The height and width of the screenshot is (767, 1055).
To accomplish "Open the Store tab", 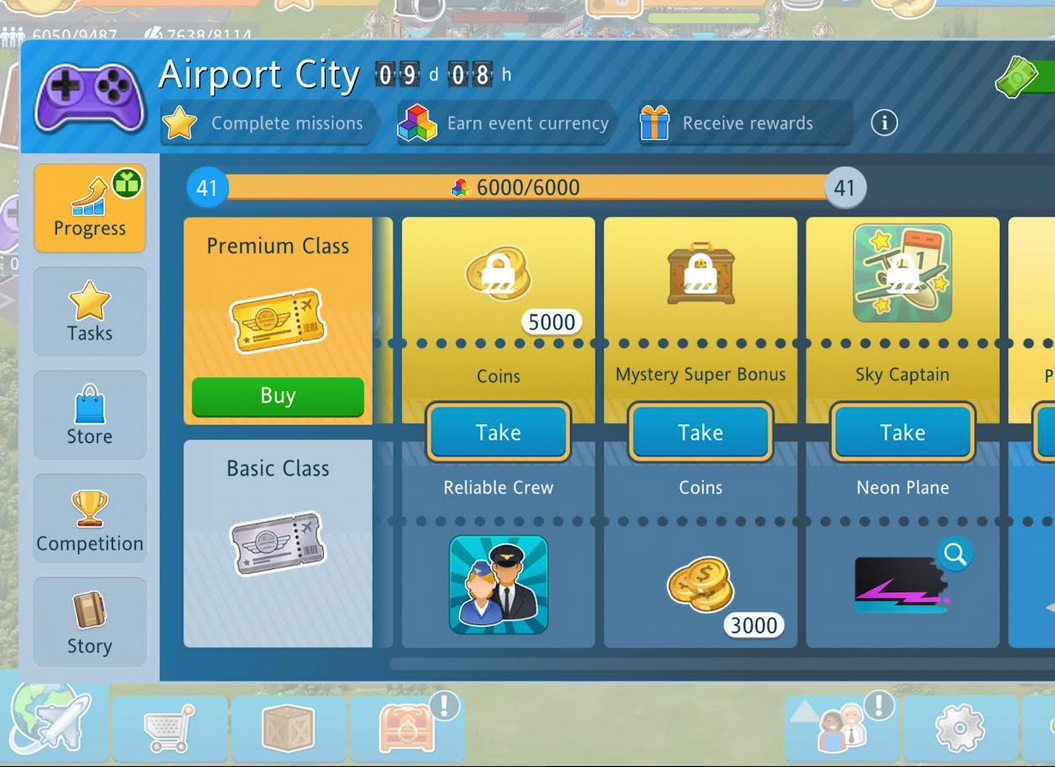I will pos(90,415).
